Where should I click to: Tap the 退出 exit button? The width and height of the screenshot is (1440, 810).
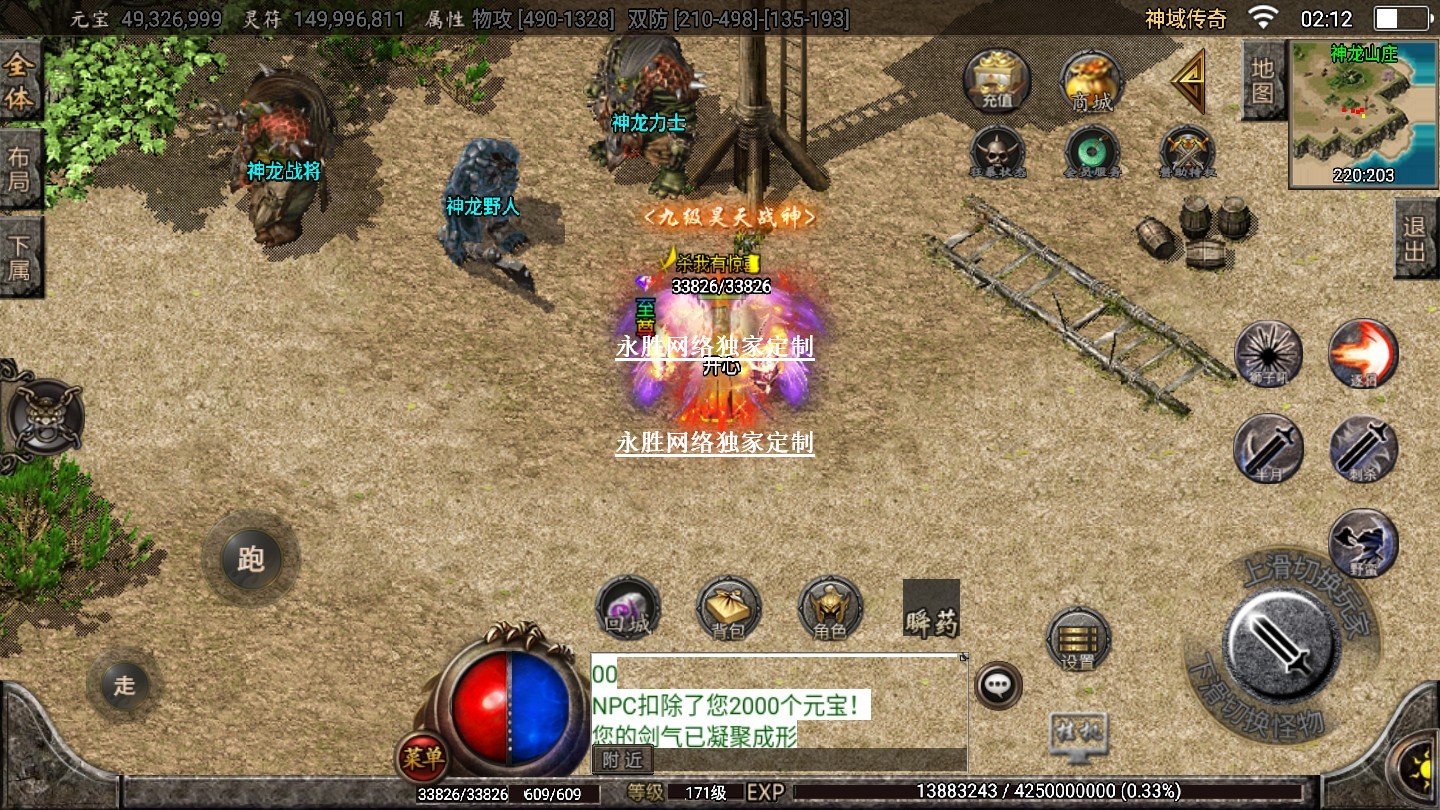click(x=1415, y=238)
